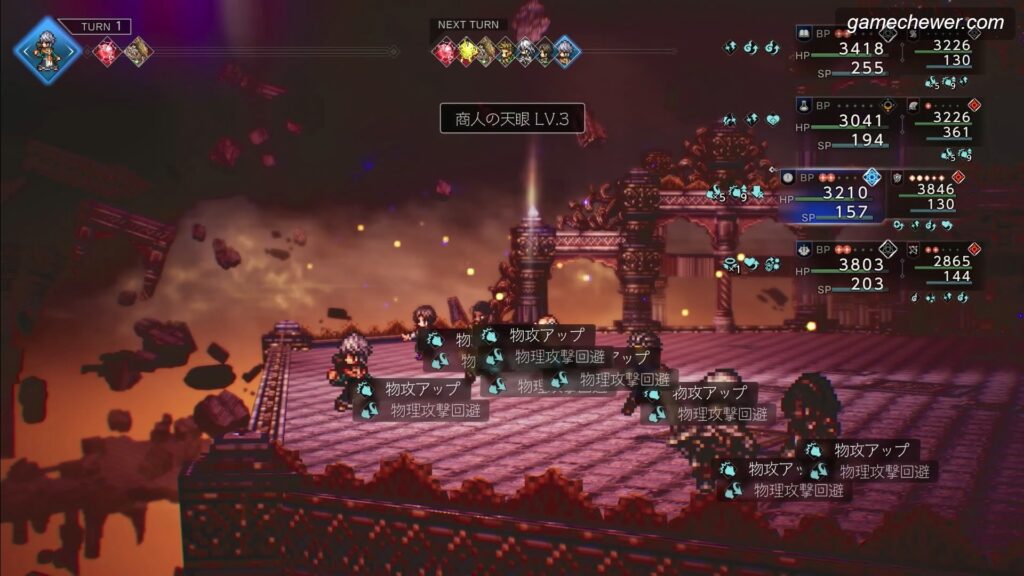Click the open book job icon
Viewport: 1024px width, 576px height.
click(x=803, y=33)
